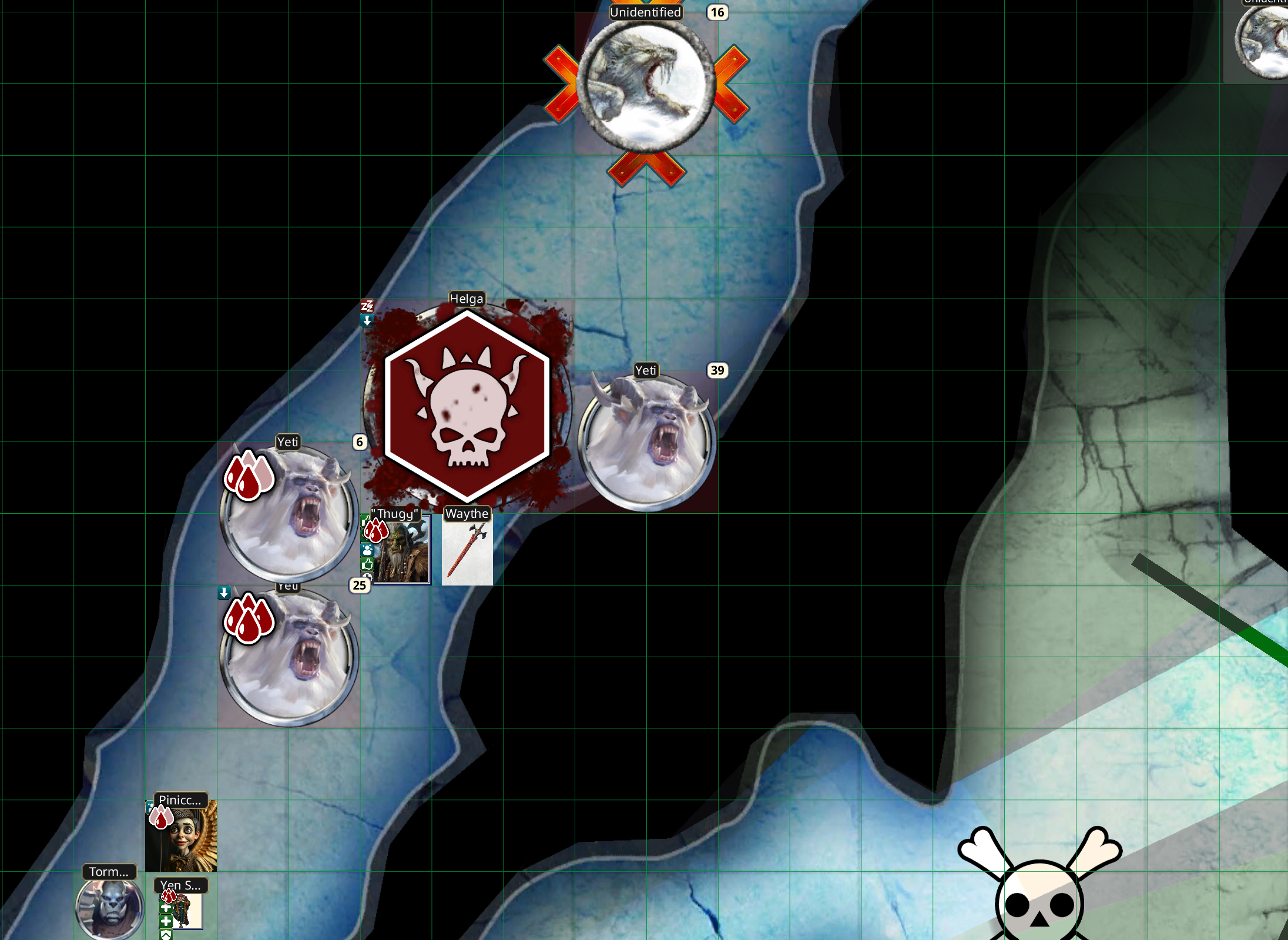Click the blood-drop wound icon on the upper Yeti
The width and height of the screenshot is (1288, 940).
point(249,476)
